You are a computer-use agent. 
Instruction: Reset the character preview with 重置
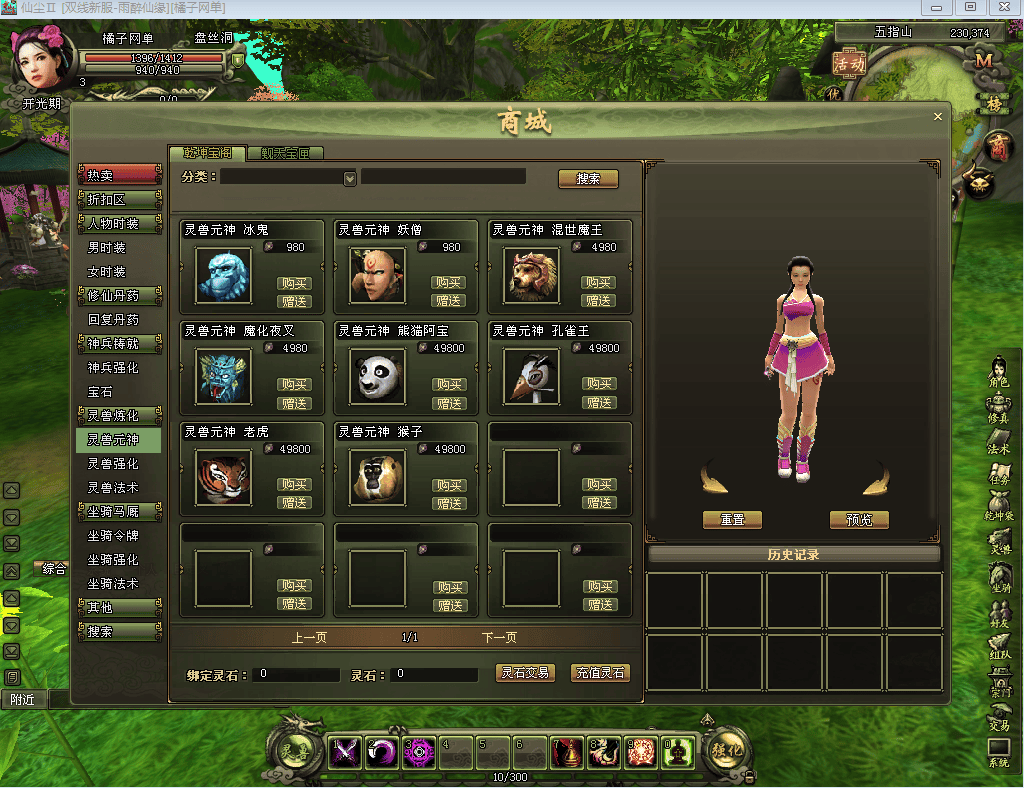click(x=732, y=520)
